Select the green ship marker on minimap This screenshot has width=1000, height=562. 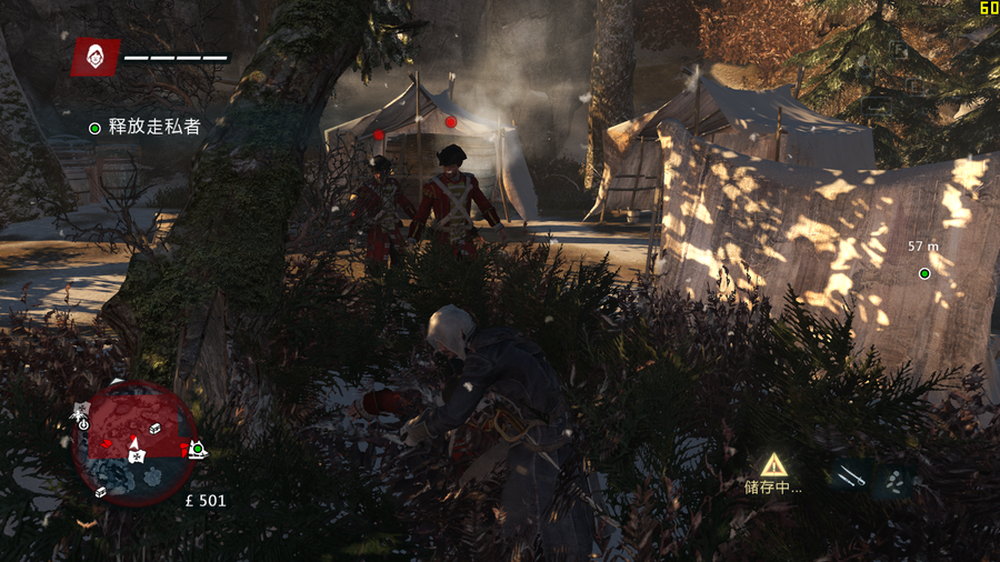click(x=198, y=448)
